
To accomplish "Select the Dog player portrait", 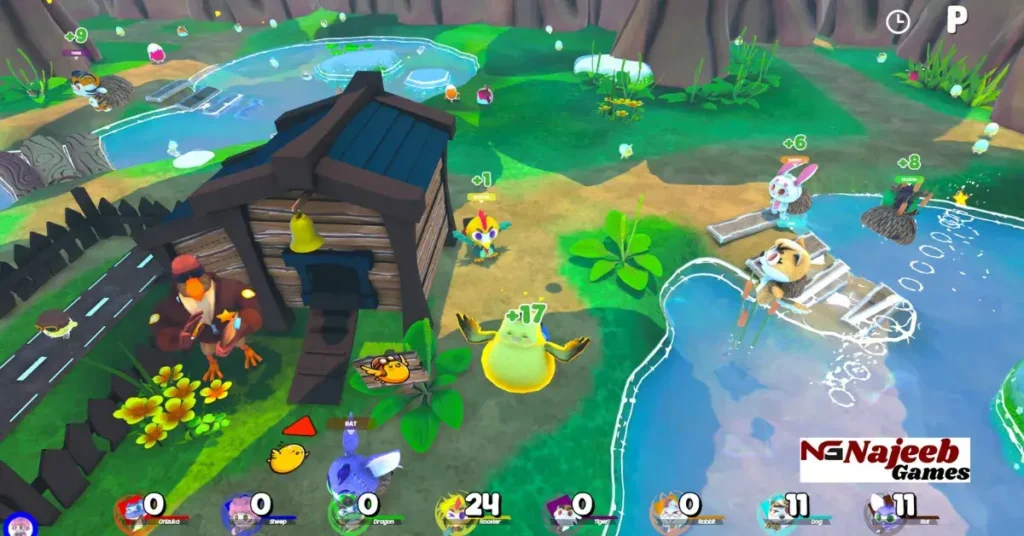I will tap(776, 512).
